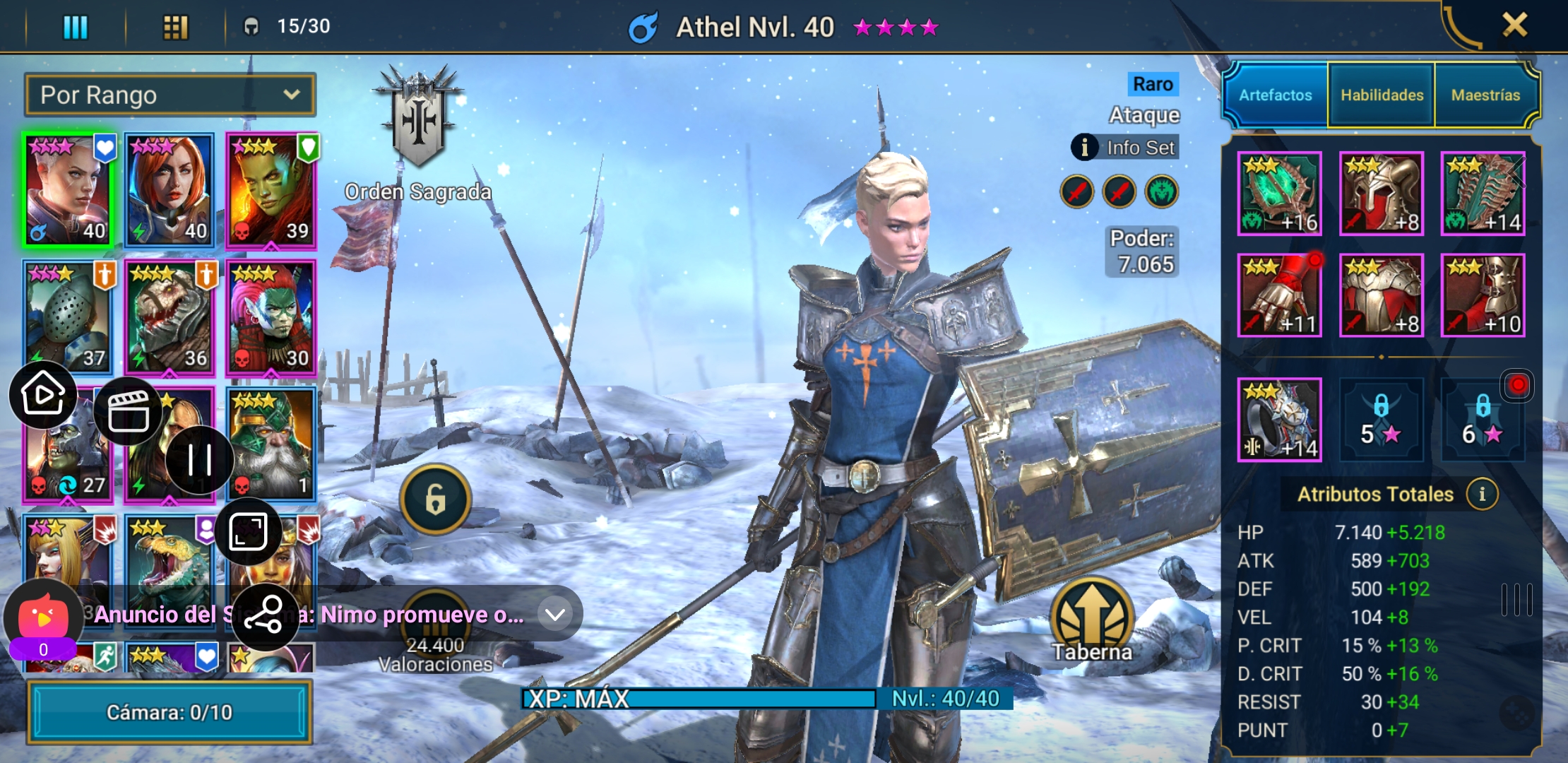Open the Por Rango sort dropdown
The width and height of the screenshot is (1568, 763).
tap(170, 95)
